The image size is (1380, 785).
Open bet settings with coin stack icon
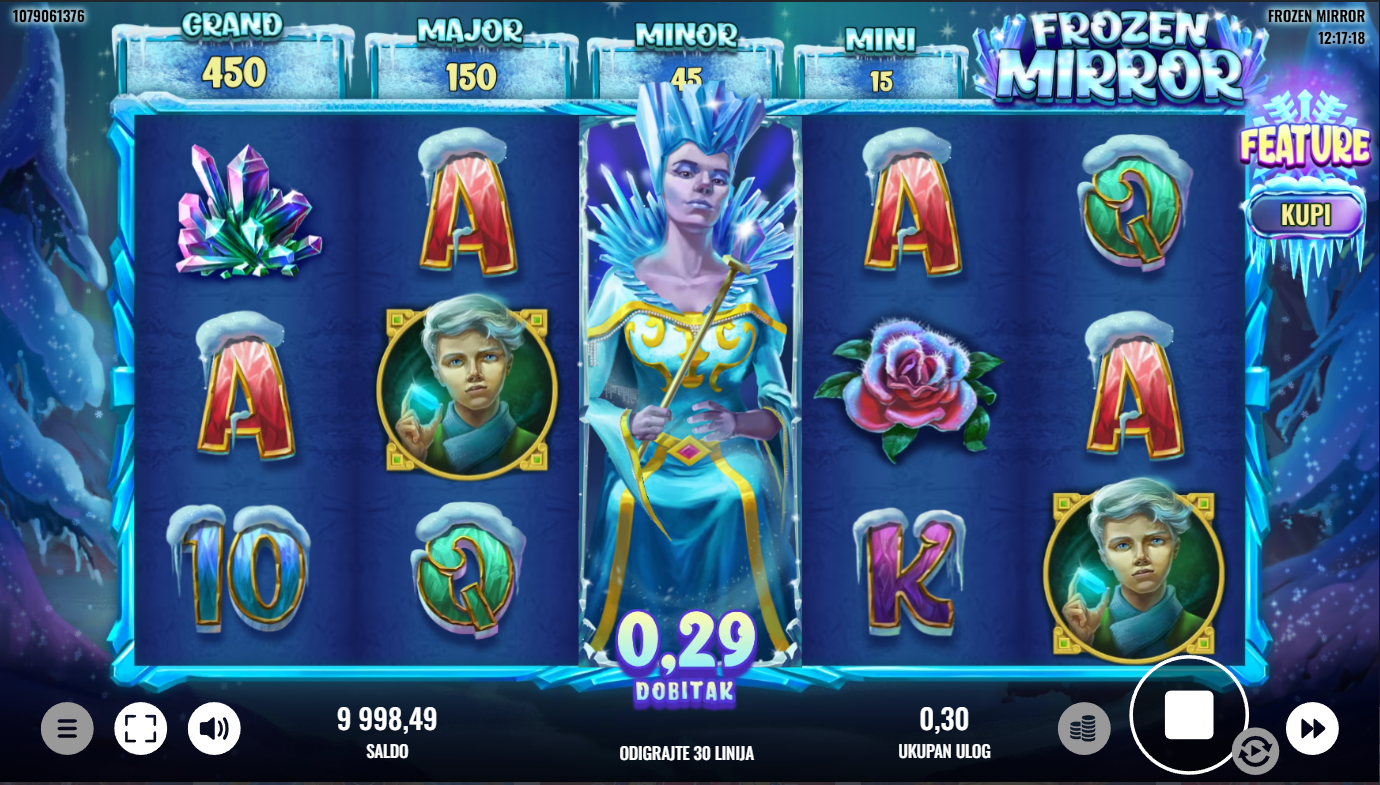tap(1083, 729)
